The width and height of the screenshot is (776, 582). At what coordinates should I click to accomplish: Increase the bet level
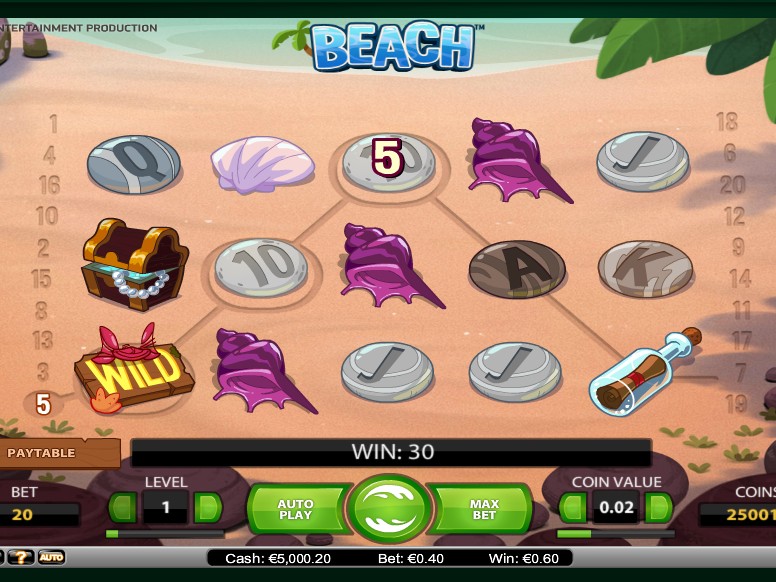point(207,507)
